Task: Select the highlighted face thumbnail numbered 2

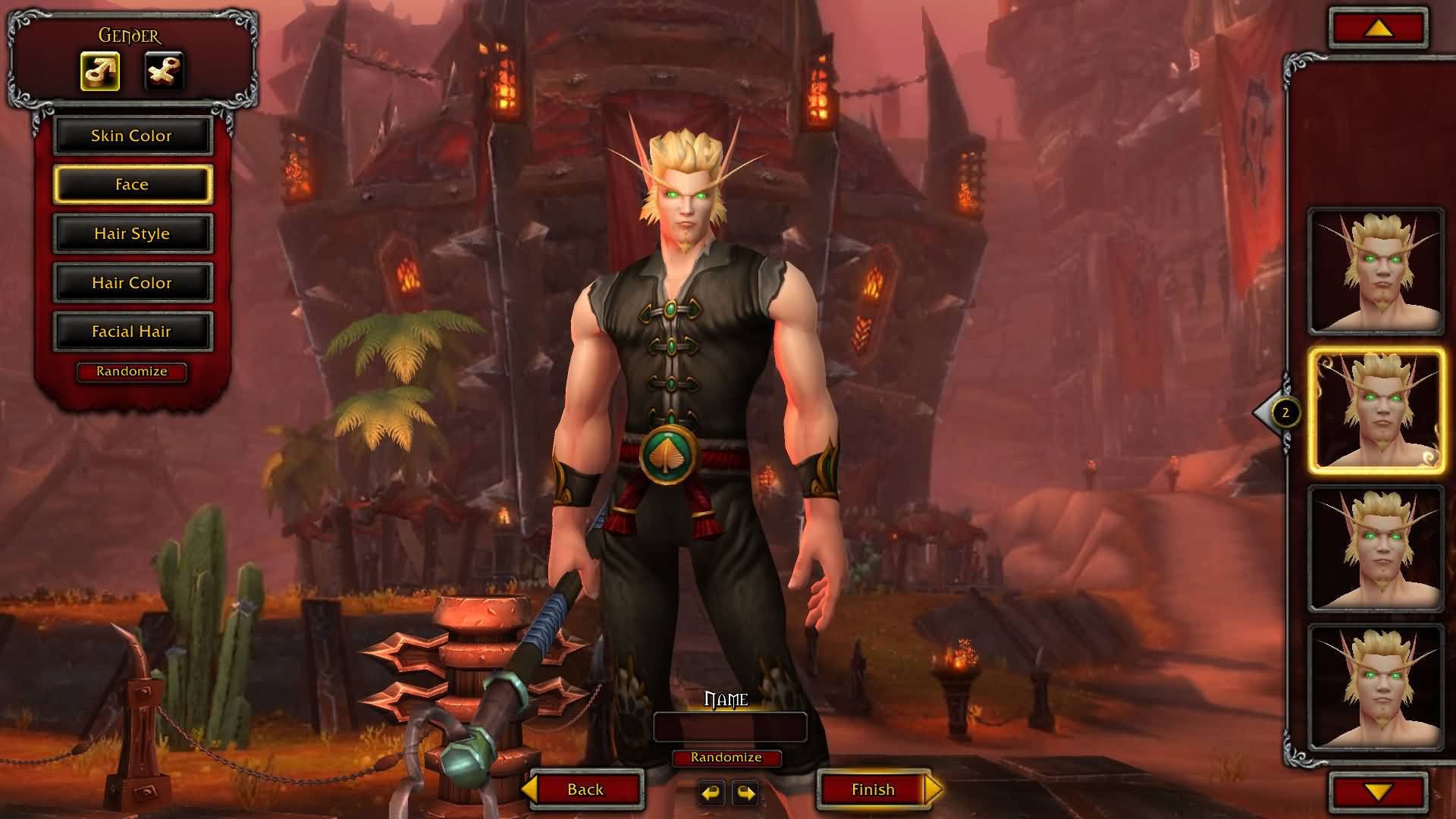Action: click(x=1376, y=411)
